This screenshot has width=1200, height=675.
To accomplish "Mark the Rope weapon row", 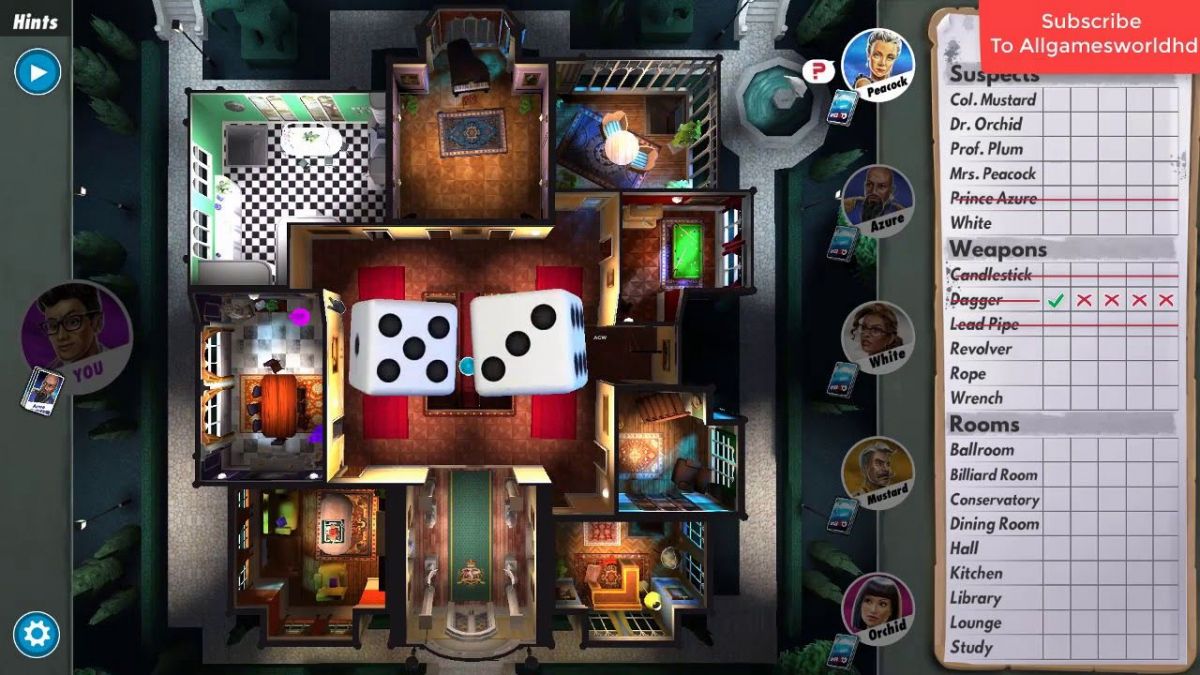I will click(x=968, y=373).
